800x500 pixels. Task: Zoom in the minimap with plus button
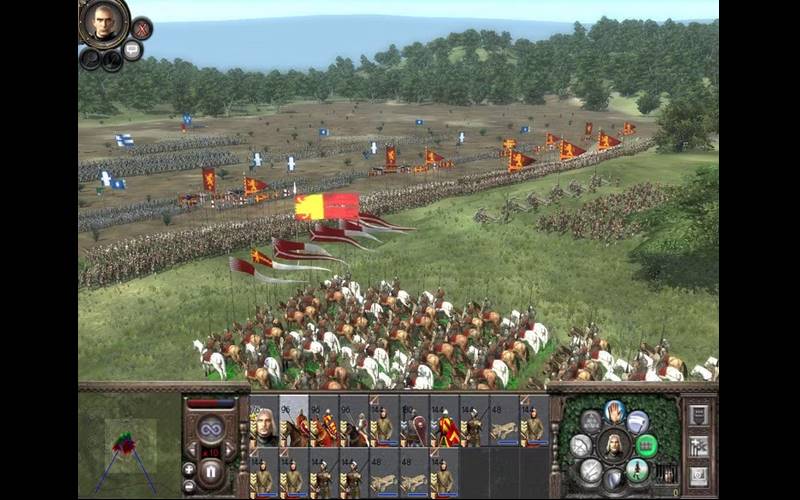click(x=189, y=468)
